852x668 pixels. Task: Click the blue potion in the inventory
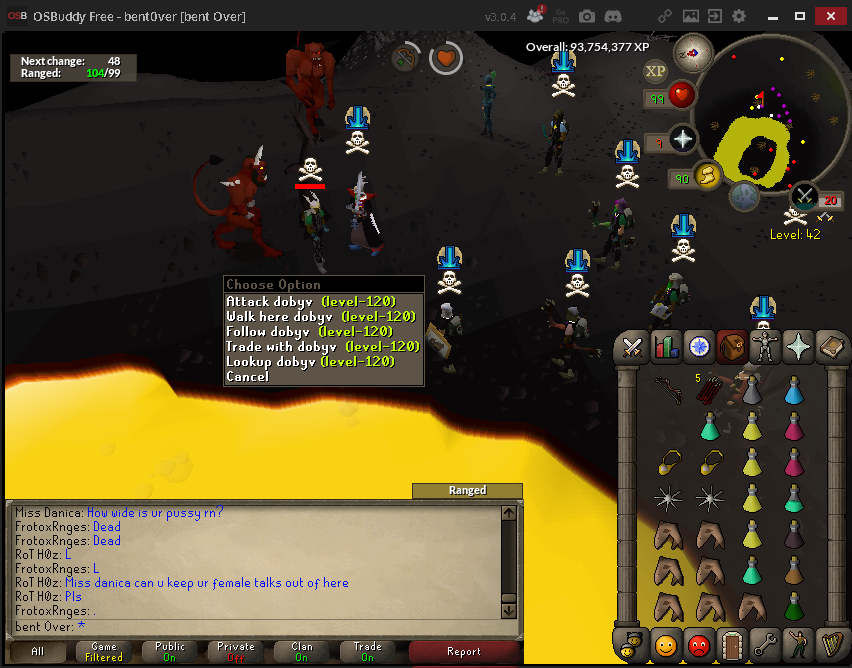[x=793, y=390]
